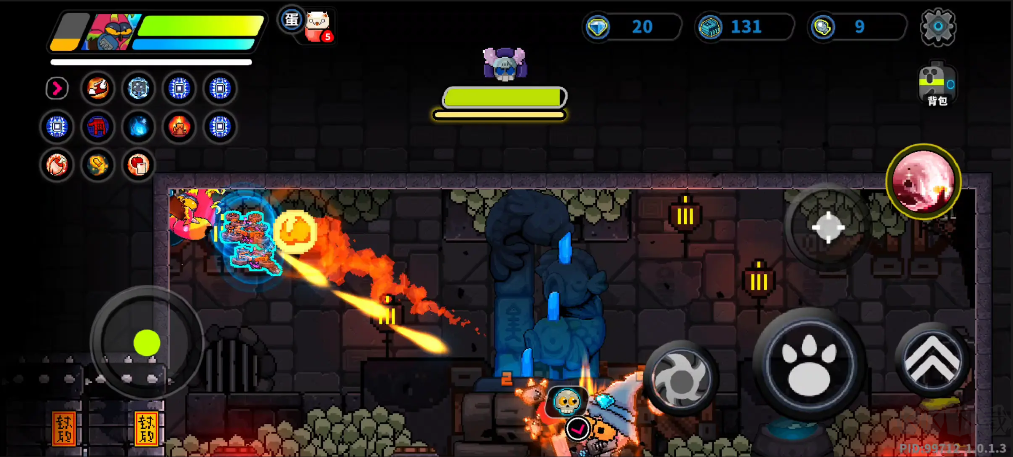Inspect the golden fist buff icon
This screenshot has height=457, width=1013.
[98, 164]
